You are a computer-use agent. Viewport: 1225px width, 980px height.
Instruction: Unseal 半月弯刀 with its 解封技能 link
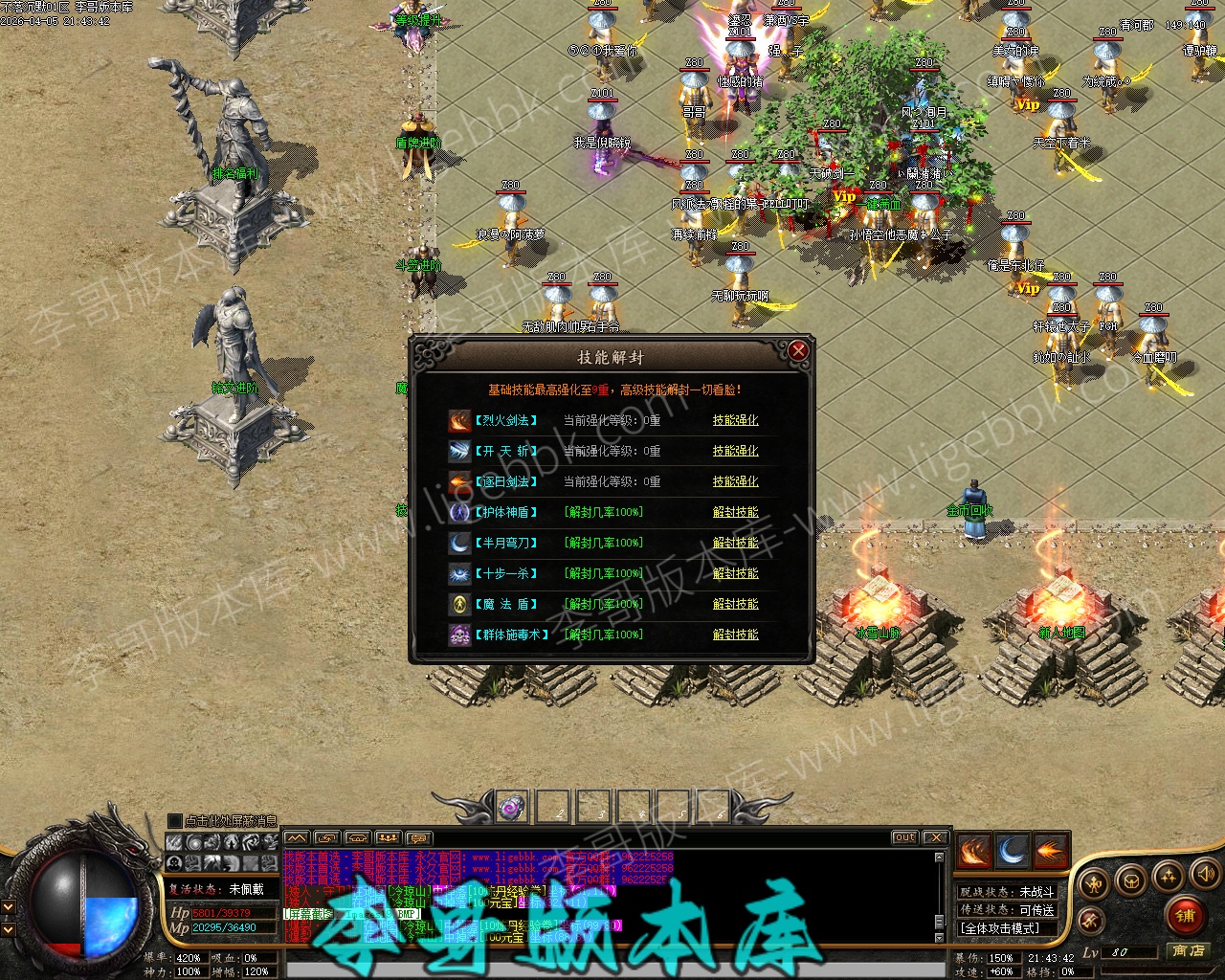(x=735, y=543)
